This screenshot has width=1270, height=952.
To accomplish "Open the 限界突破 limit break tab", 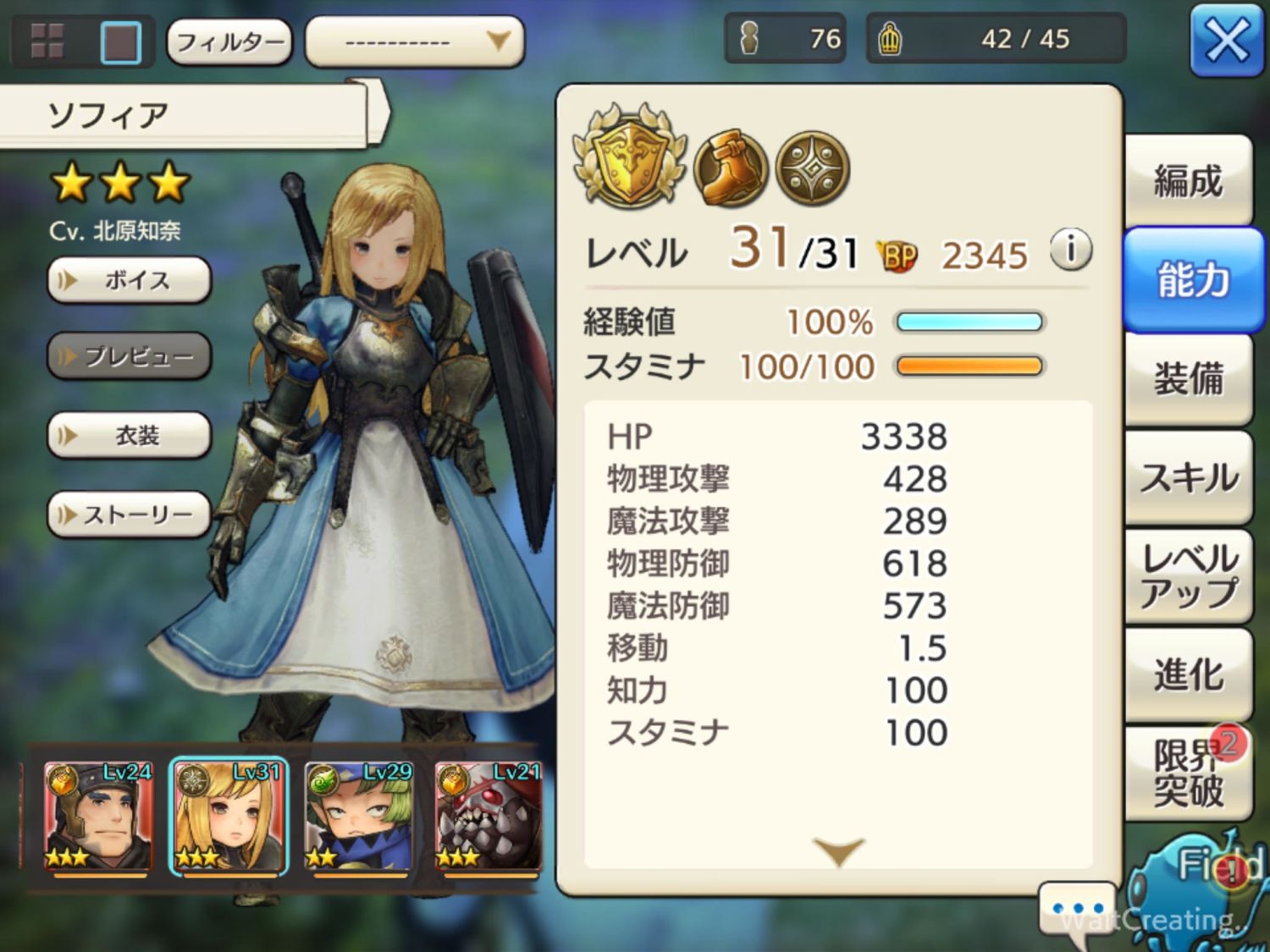I will point(1188,773).
